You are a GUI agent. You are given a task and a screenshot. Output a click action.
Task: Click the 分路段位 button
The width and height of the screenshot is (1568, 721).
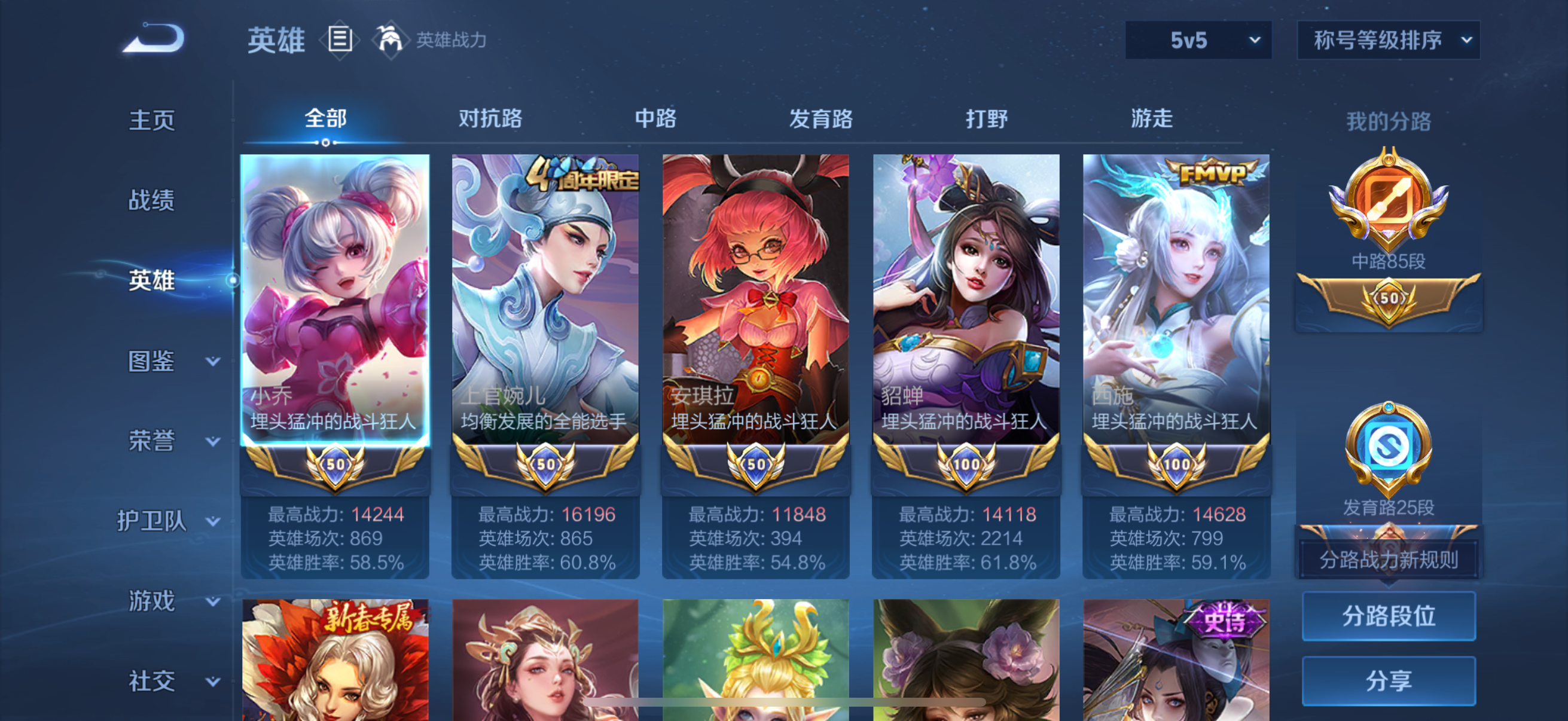click(x=1389, y=616)
